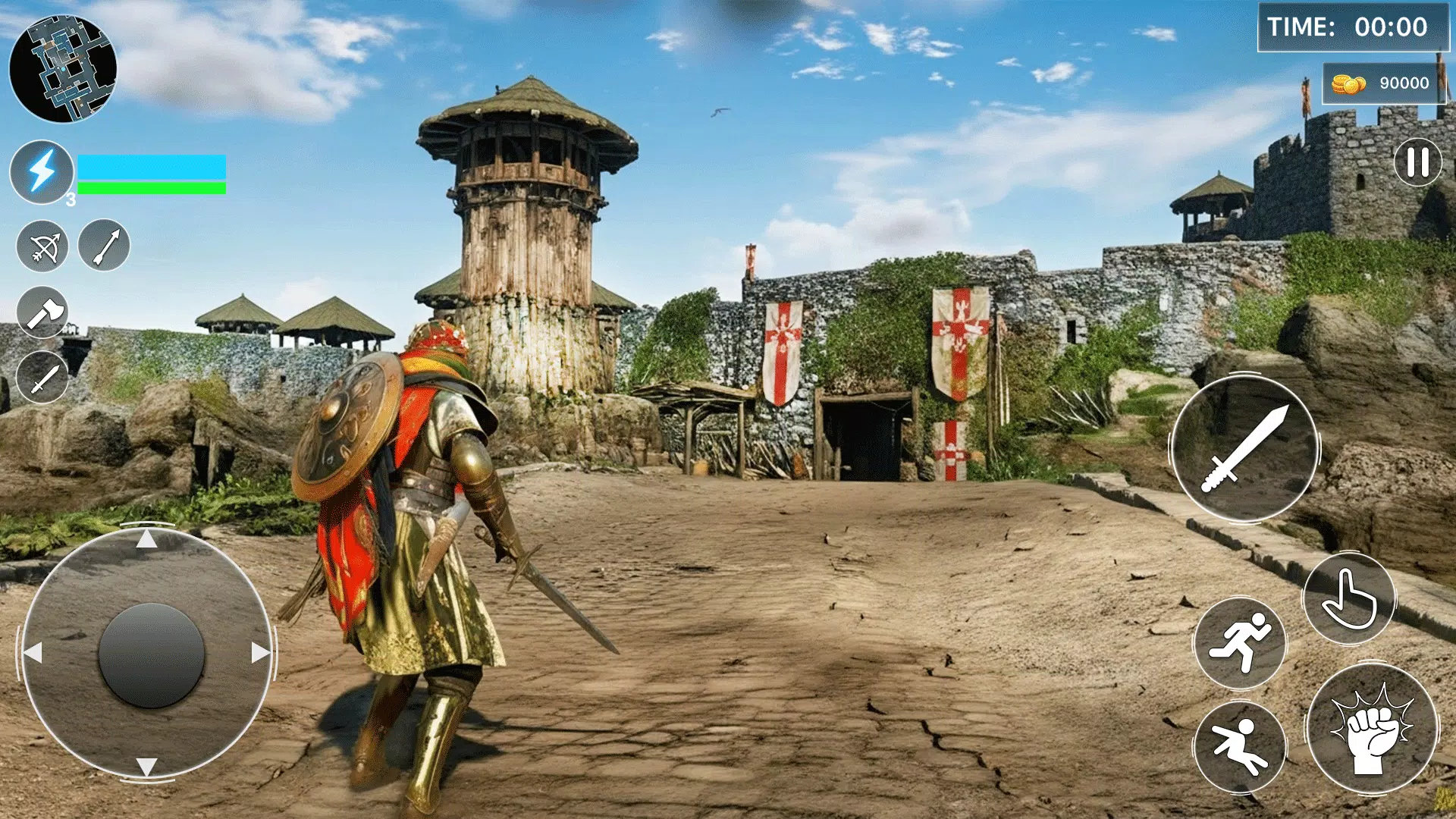Screen dimensions: 1456x819
Task: Tap the green health bar
Action: pyautogui.click(x=152, y=187)
